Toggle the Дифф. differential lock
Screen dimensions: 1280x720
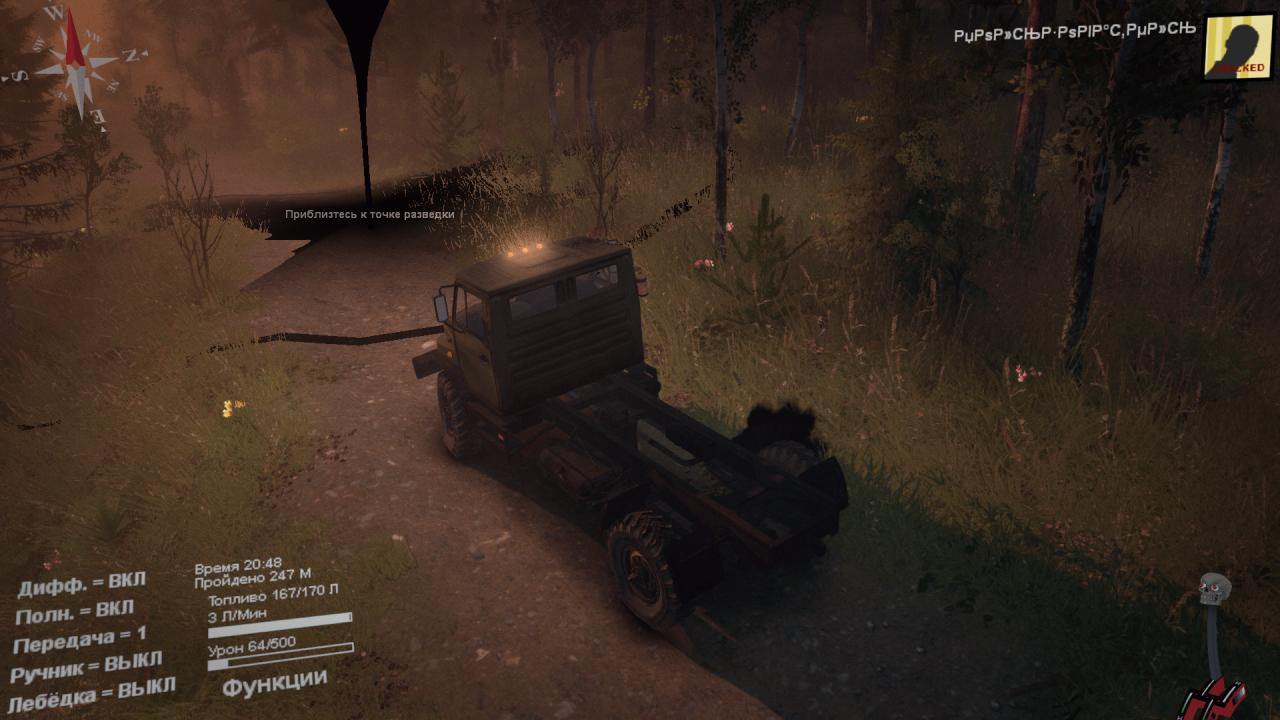(81, 582)
